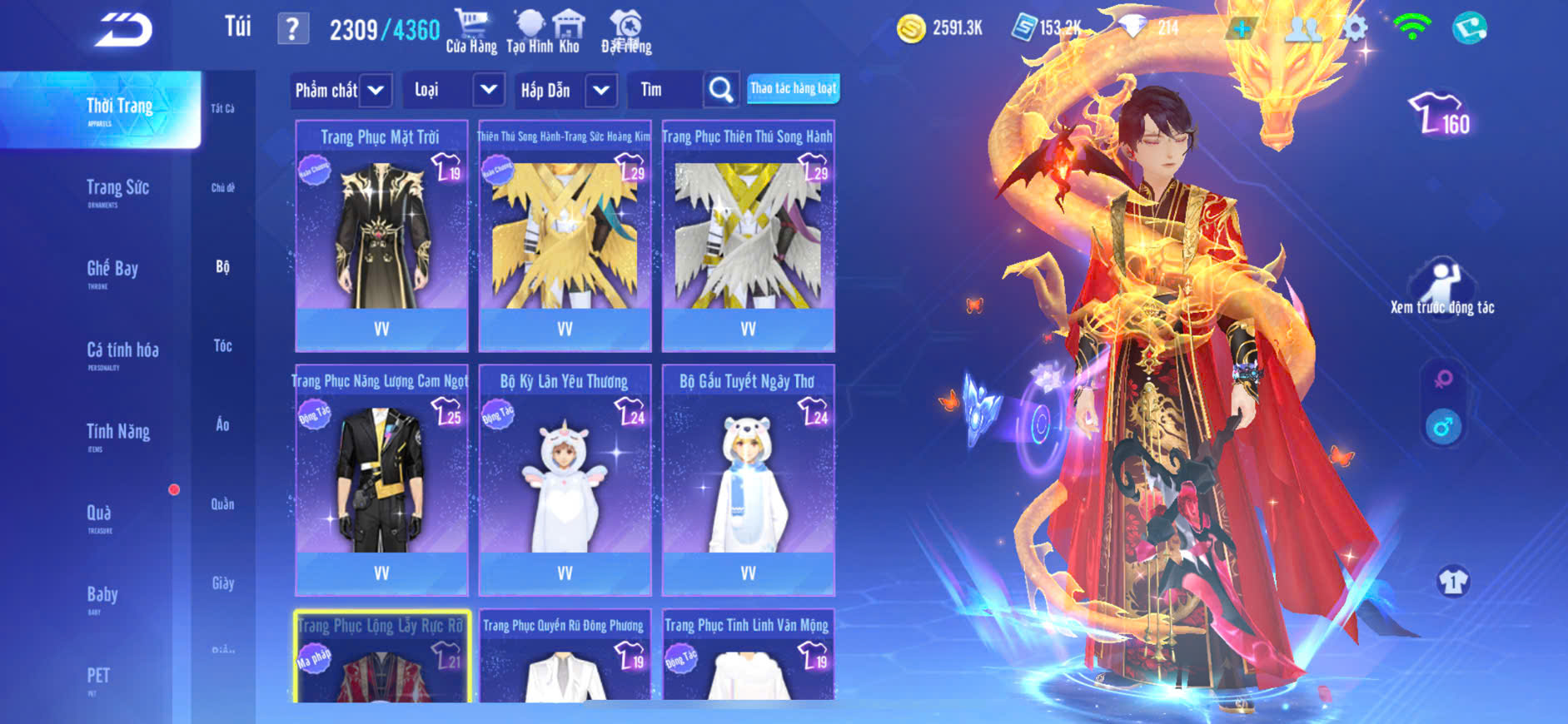Select Trang Phục Mặt Trời outfit
This screenshot has width=1568, height=724.
381,237
